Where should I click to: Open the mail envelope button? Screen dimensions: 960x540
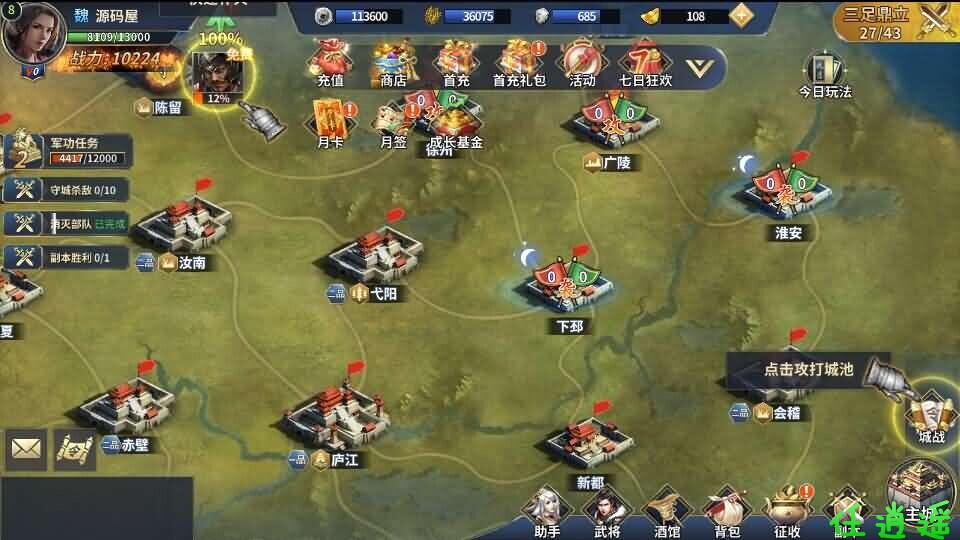point(26,450)
